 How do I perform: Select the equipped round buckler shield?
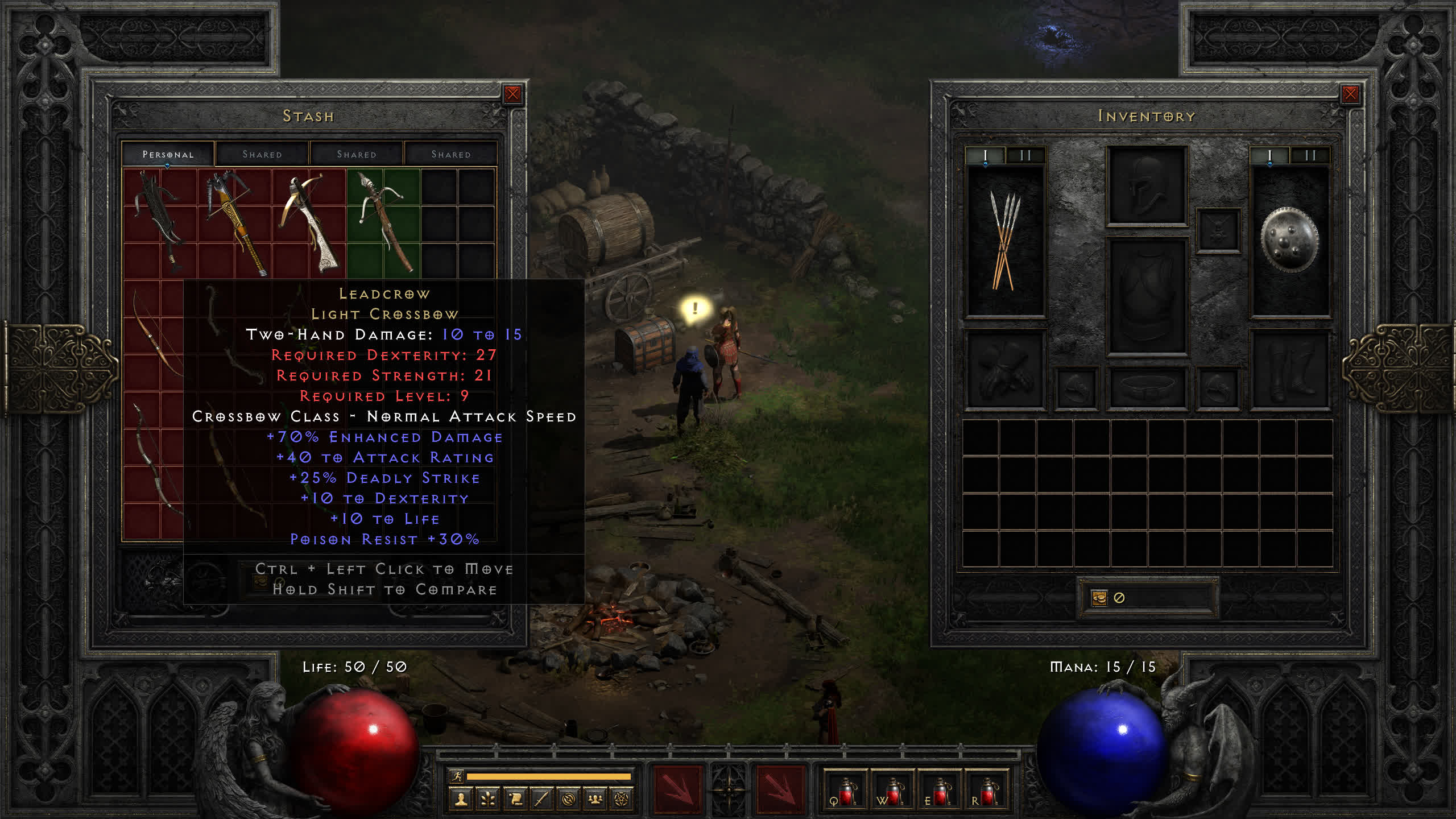[x=1289, y=240]
